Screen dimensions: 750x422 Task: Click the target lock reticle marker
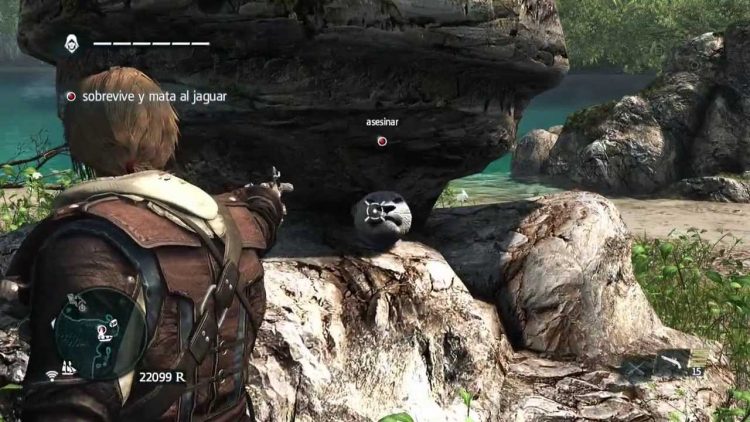380,211
